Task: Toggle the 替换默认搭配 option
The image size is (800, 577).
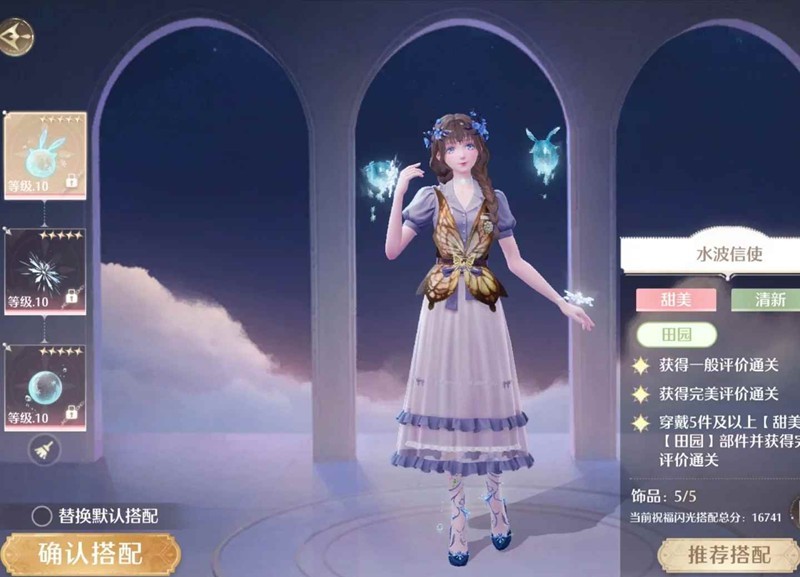Action: (x=42, y=516)
